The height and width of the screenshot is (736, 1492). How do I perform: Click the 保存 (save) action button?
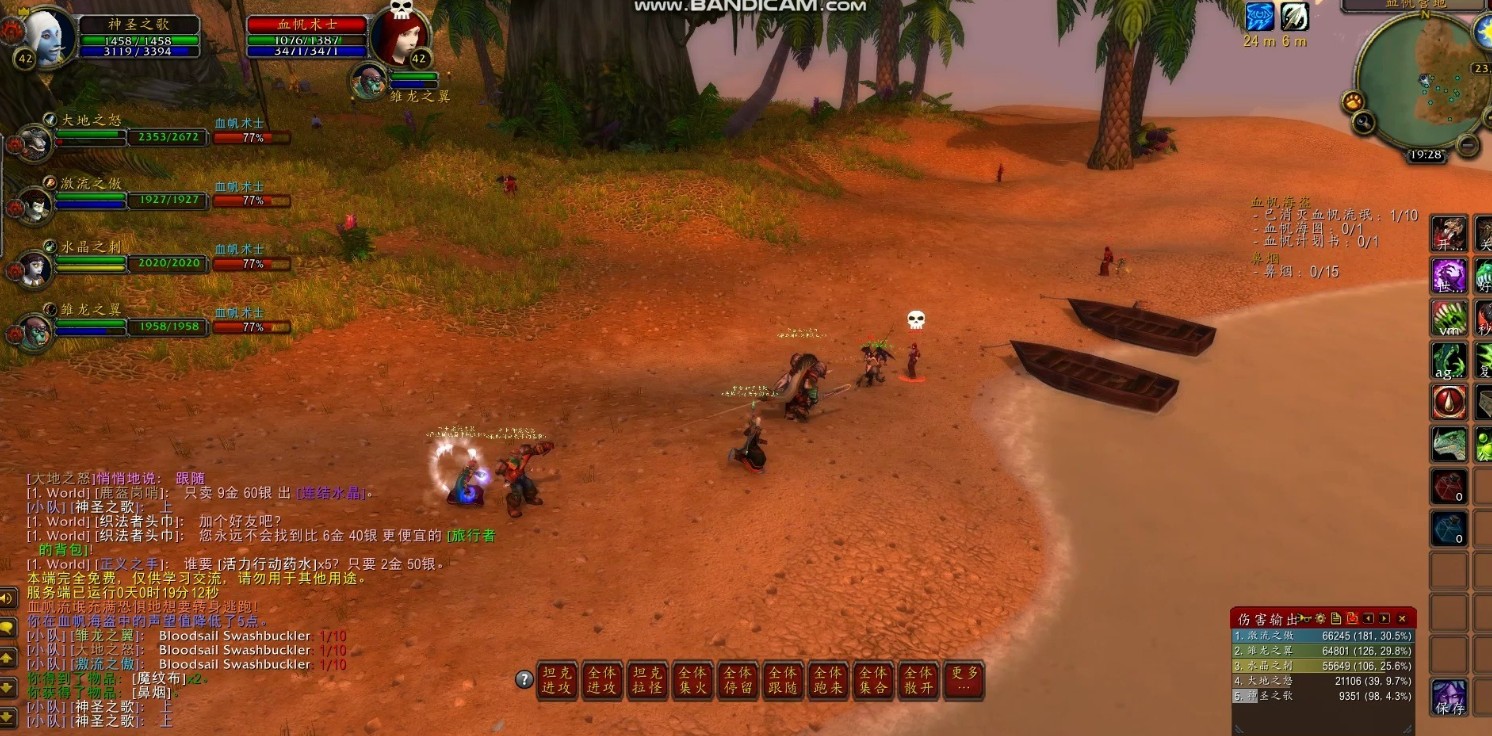tap(1449, 697)
